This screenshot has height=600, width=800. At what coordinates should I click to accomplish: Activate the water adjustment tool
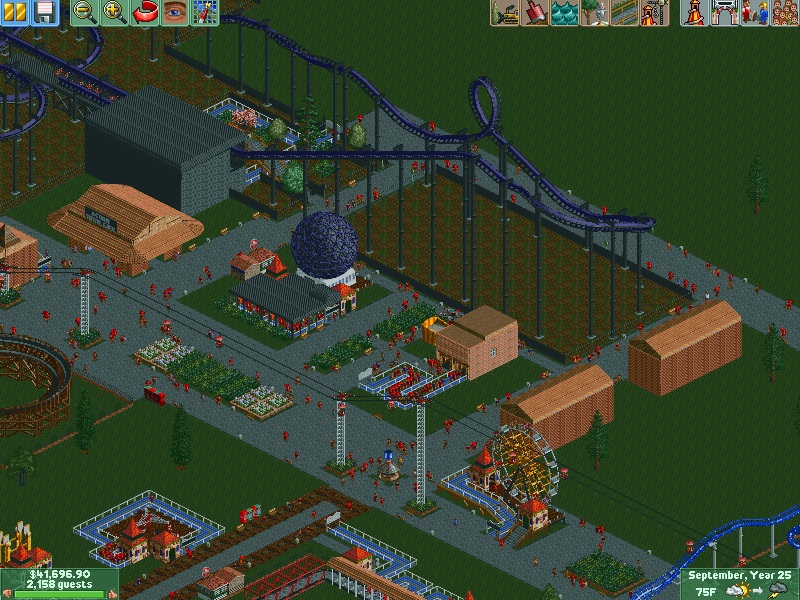pyautogui.click(x=565, y=13)
